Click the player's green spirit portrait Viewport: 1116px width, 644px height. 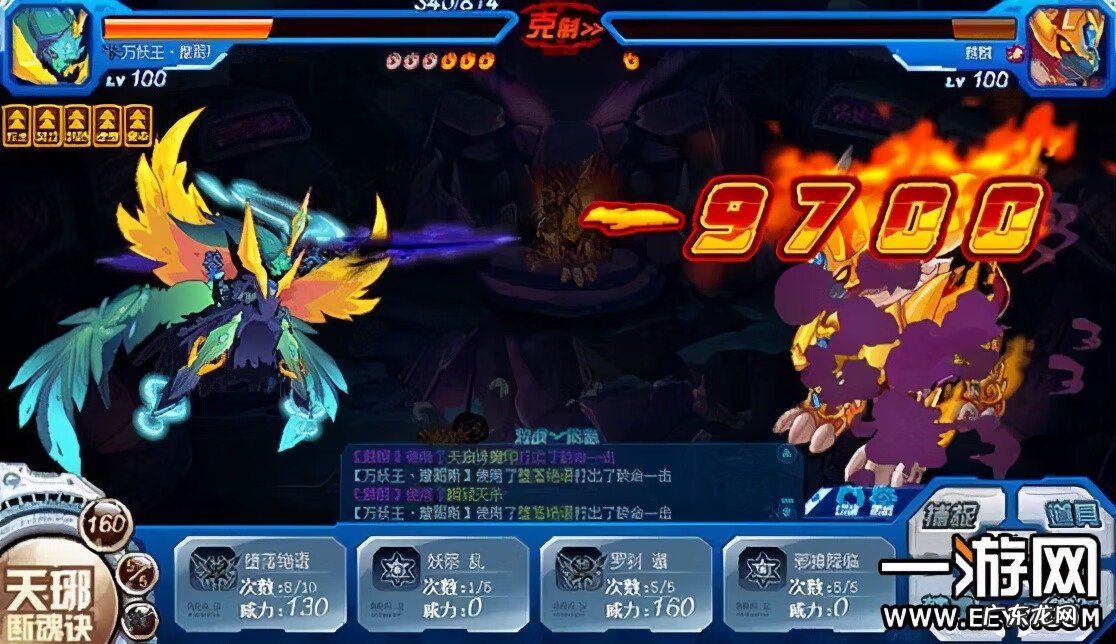tap(48, 45)
